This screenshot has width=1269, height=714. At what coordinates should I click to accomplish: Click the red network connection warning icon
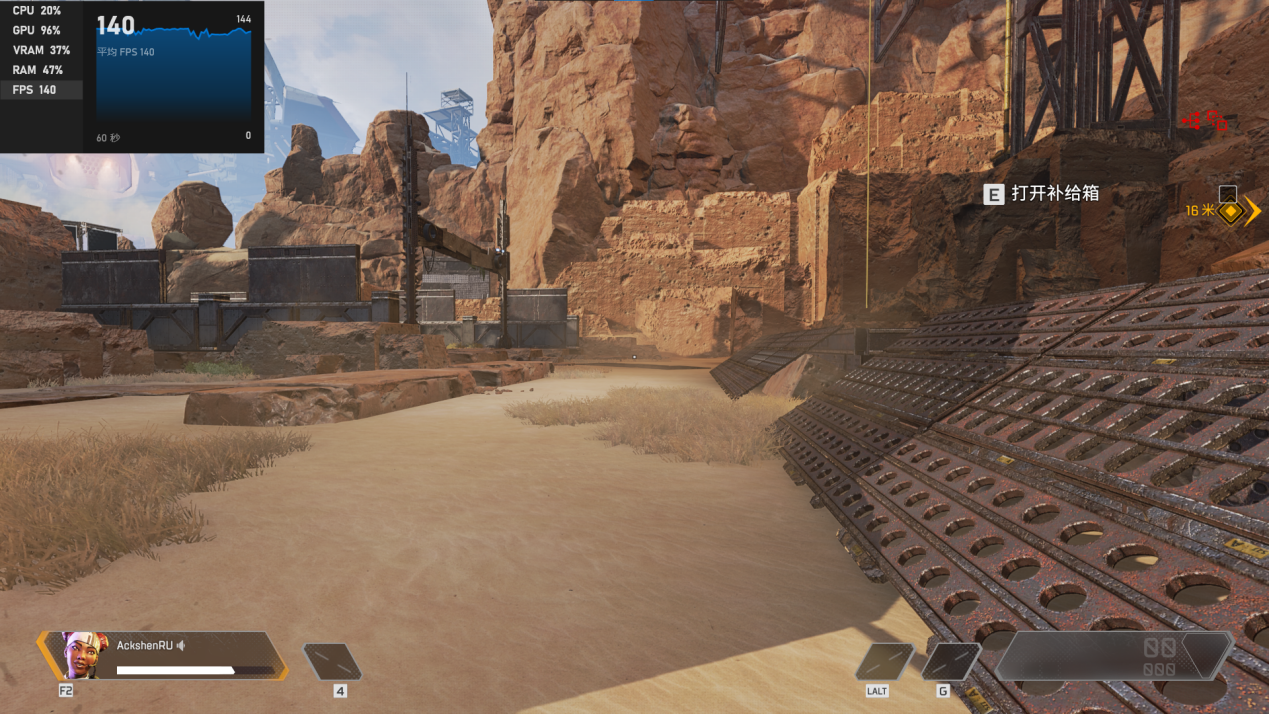click(1192, 121)
